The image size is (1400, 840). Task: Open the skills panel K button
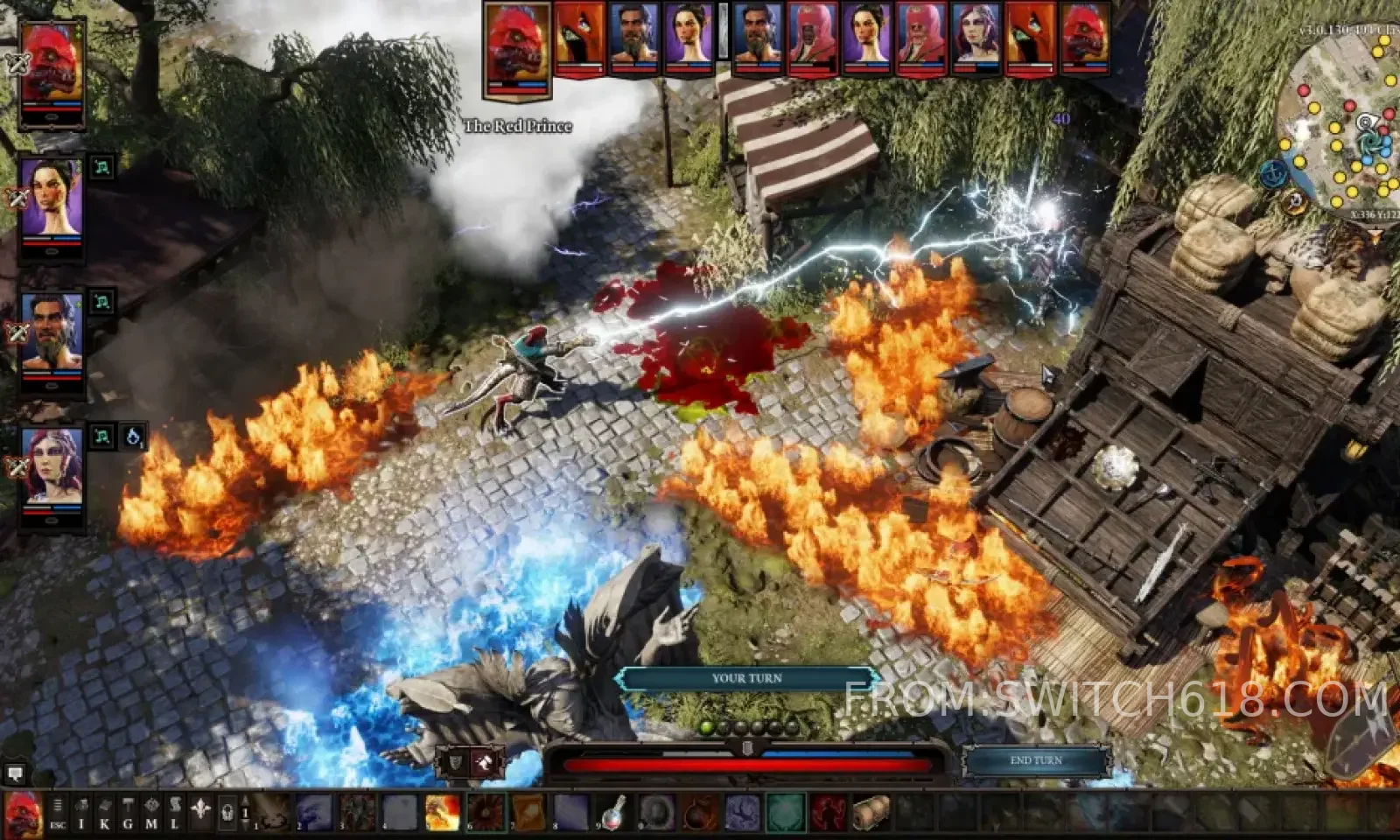[x=104, y=814]
